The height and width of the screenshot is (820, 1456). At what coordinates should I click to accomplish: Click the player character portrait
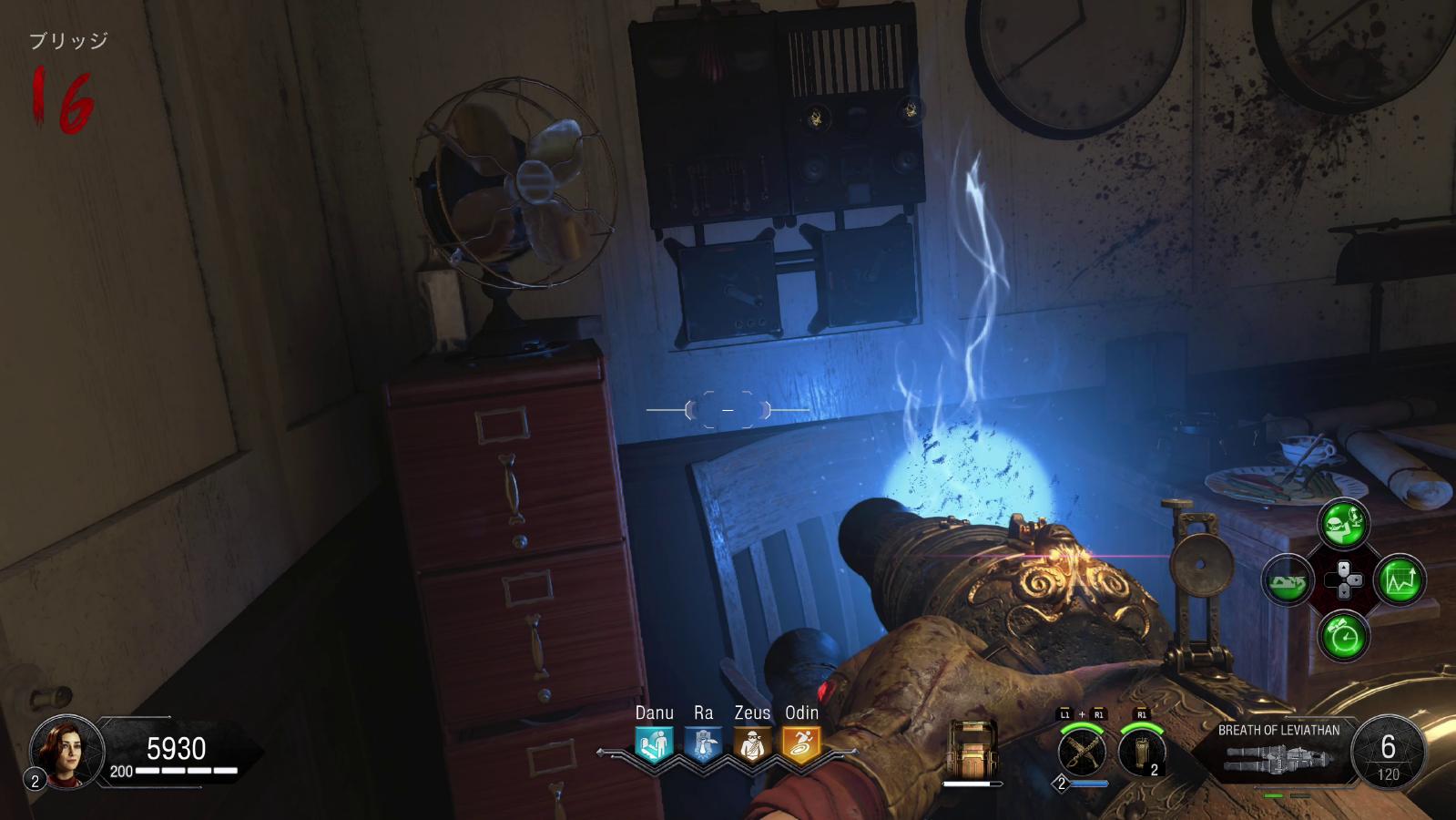pyautogui.click(x=66, y=750)
